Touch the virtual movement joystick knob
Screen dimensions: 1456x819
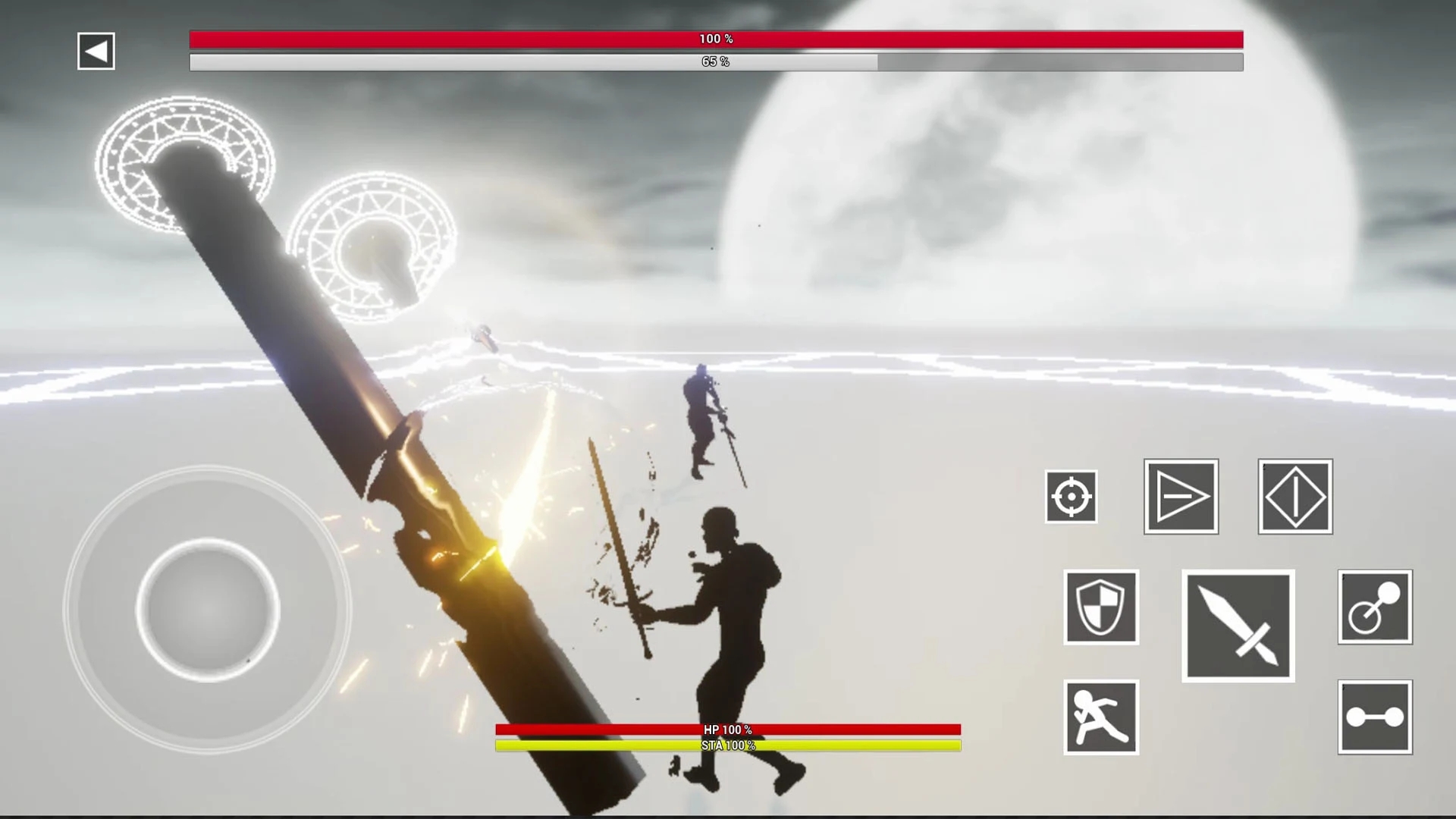[208, 610]
